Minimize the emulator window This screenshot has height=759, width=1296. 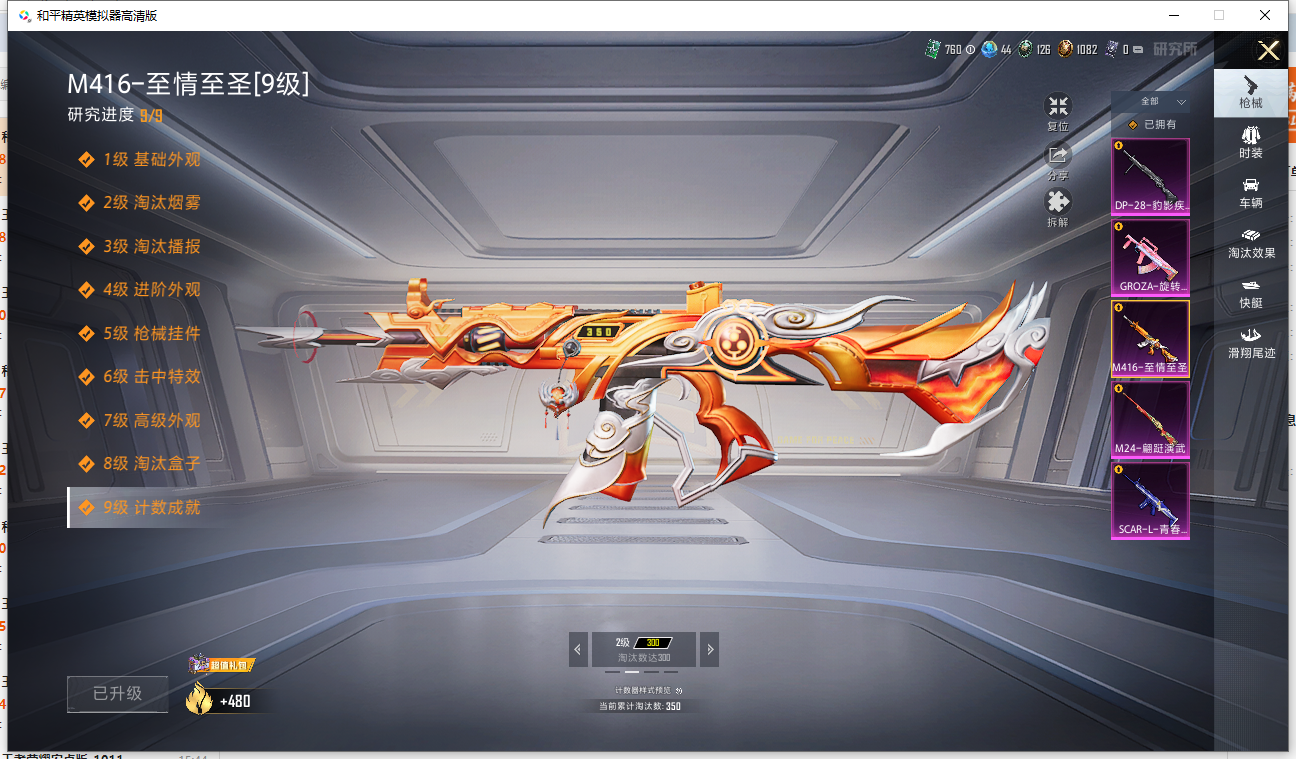(x=1173, y=15)
